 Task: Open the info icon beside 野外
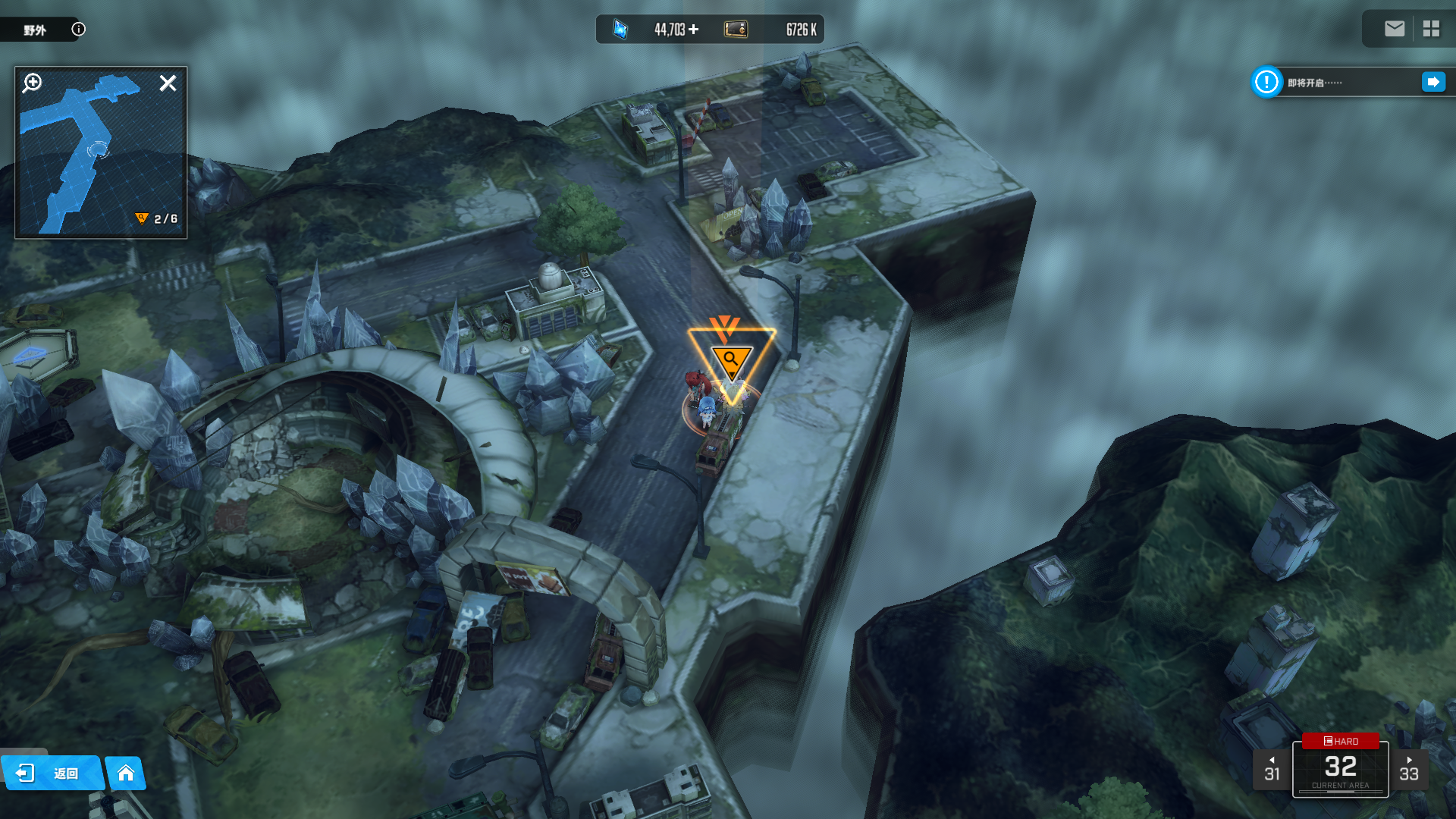[x=78, y=30]
